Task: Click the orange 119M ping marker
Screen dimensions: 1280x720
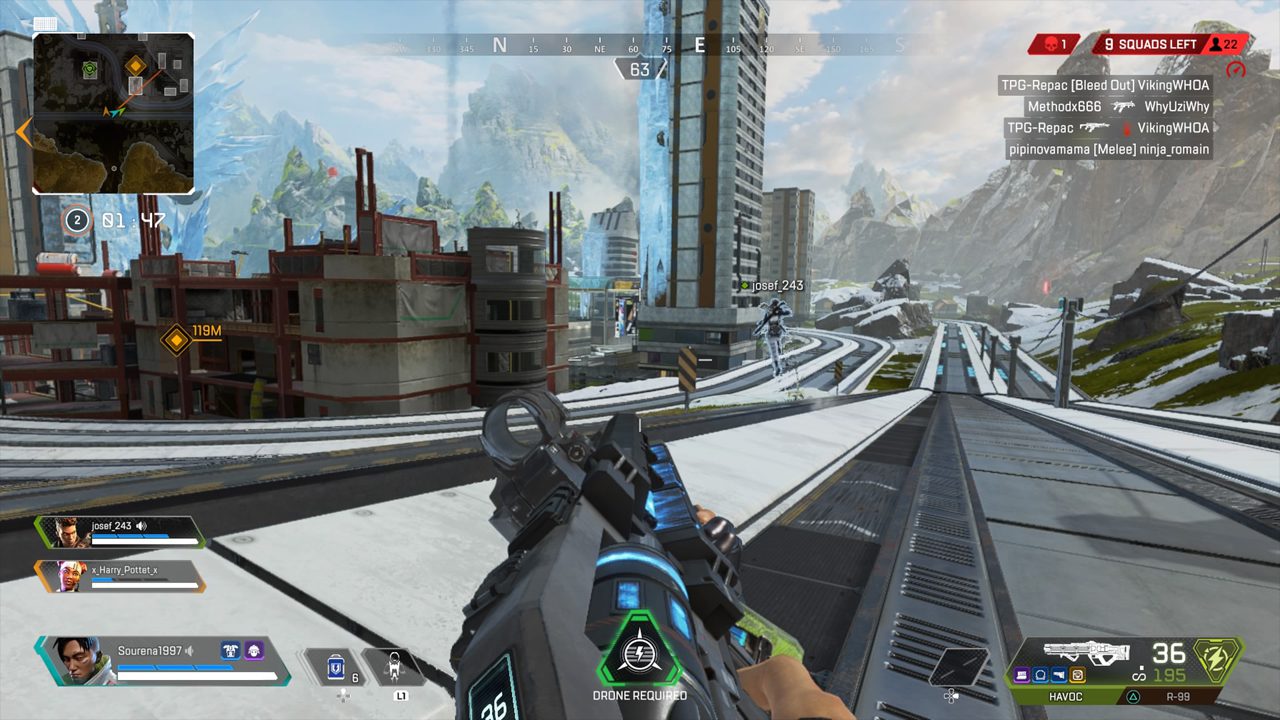Action: click(x=176, y=340)
